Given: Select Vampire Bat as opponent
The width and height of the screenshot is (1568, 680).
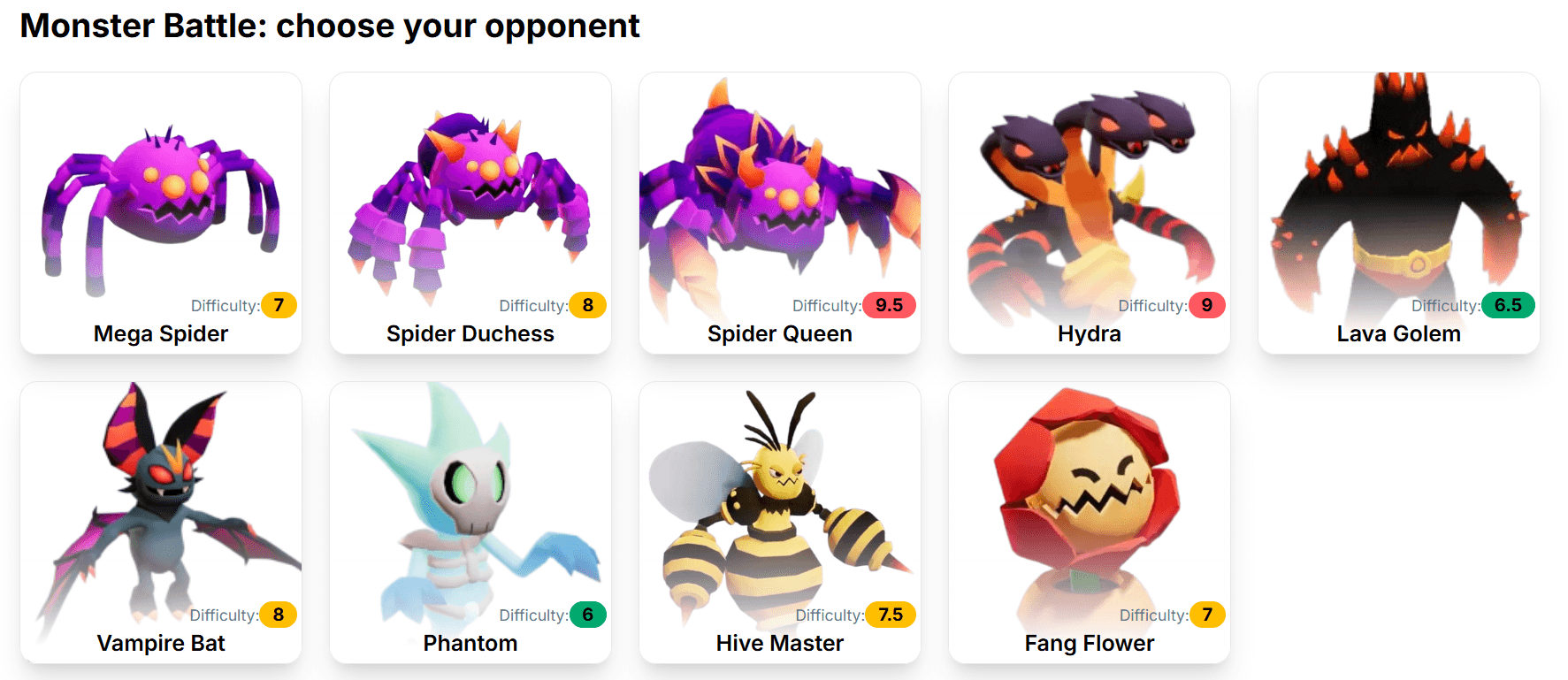Looking at the screenshot, I should pos(161,523).
